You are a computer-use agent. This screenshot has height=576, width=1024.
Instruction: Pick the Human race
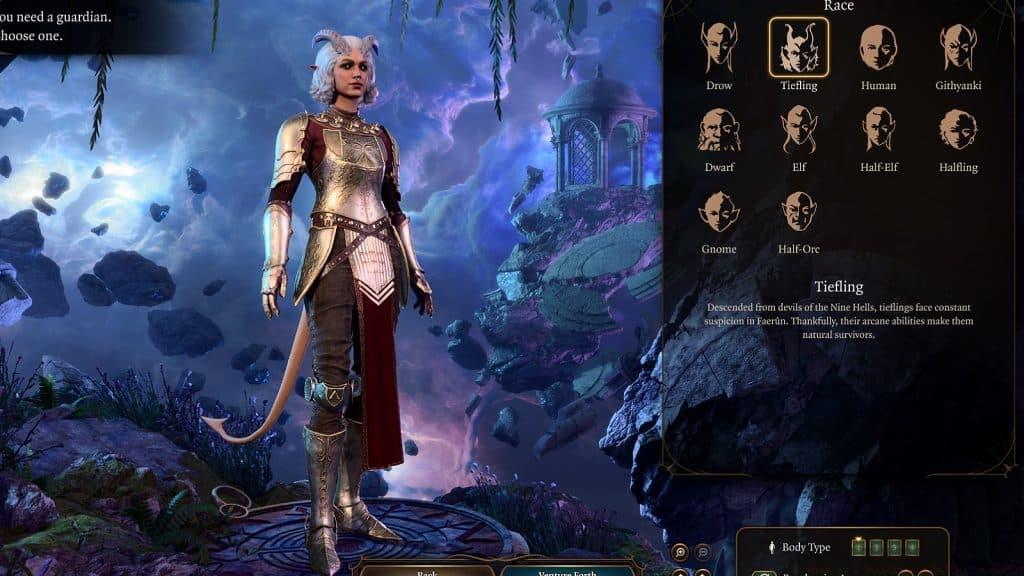click(x=878, y=48)
